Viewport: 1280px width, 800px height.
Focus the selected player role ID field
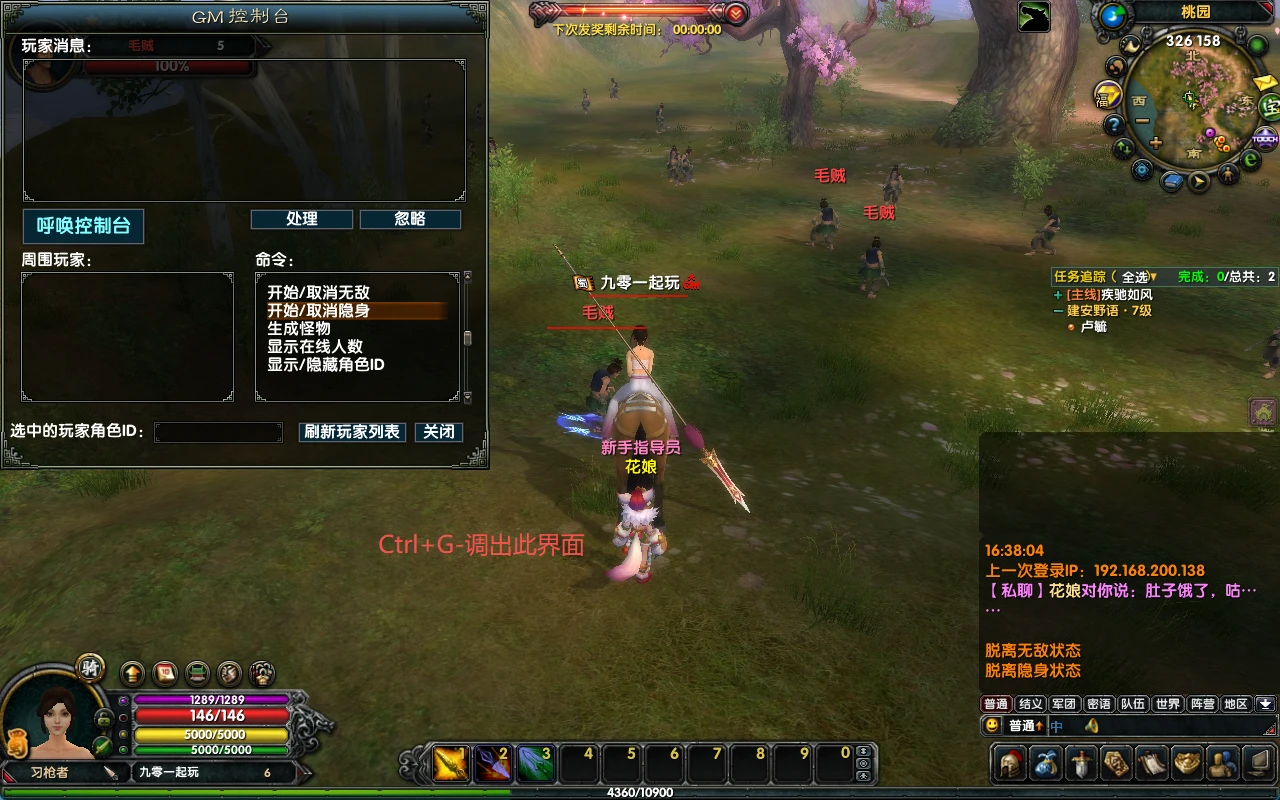(218, 432)
